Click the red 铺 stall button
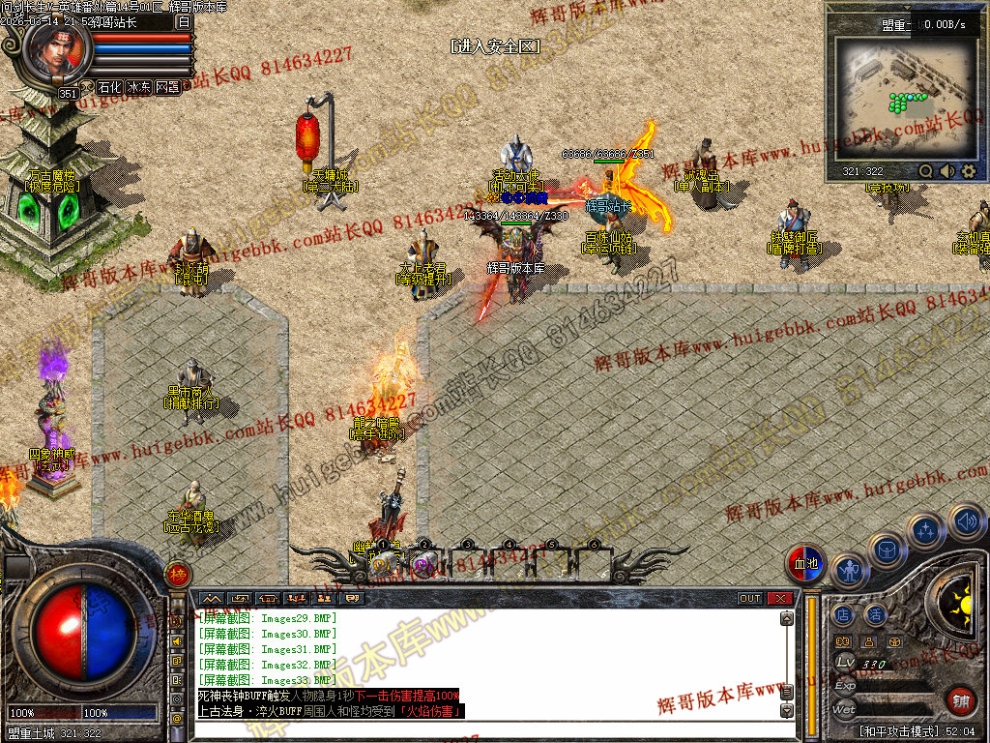The image size is (990, 743). coord(960,700)
